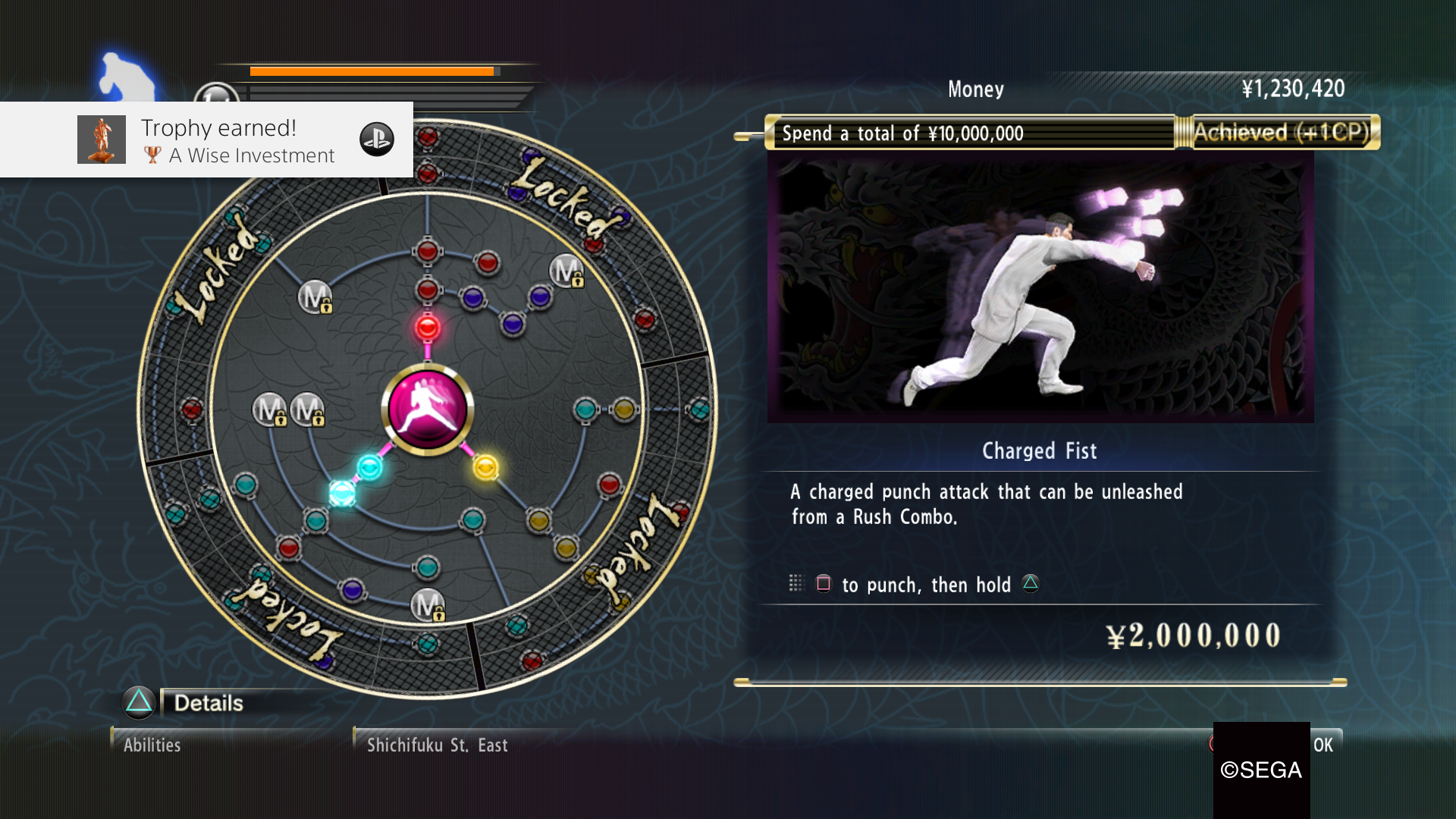Viewport: 1456px width, 819px height.
Task: Select the glowing red skill orb above center
Action: [427, 328]
